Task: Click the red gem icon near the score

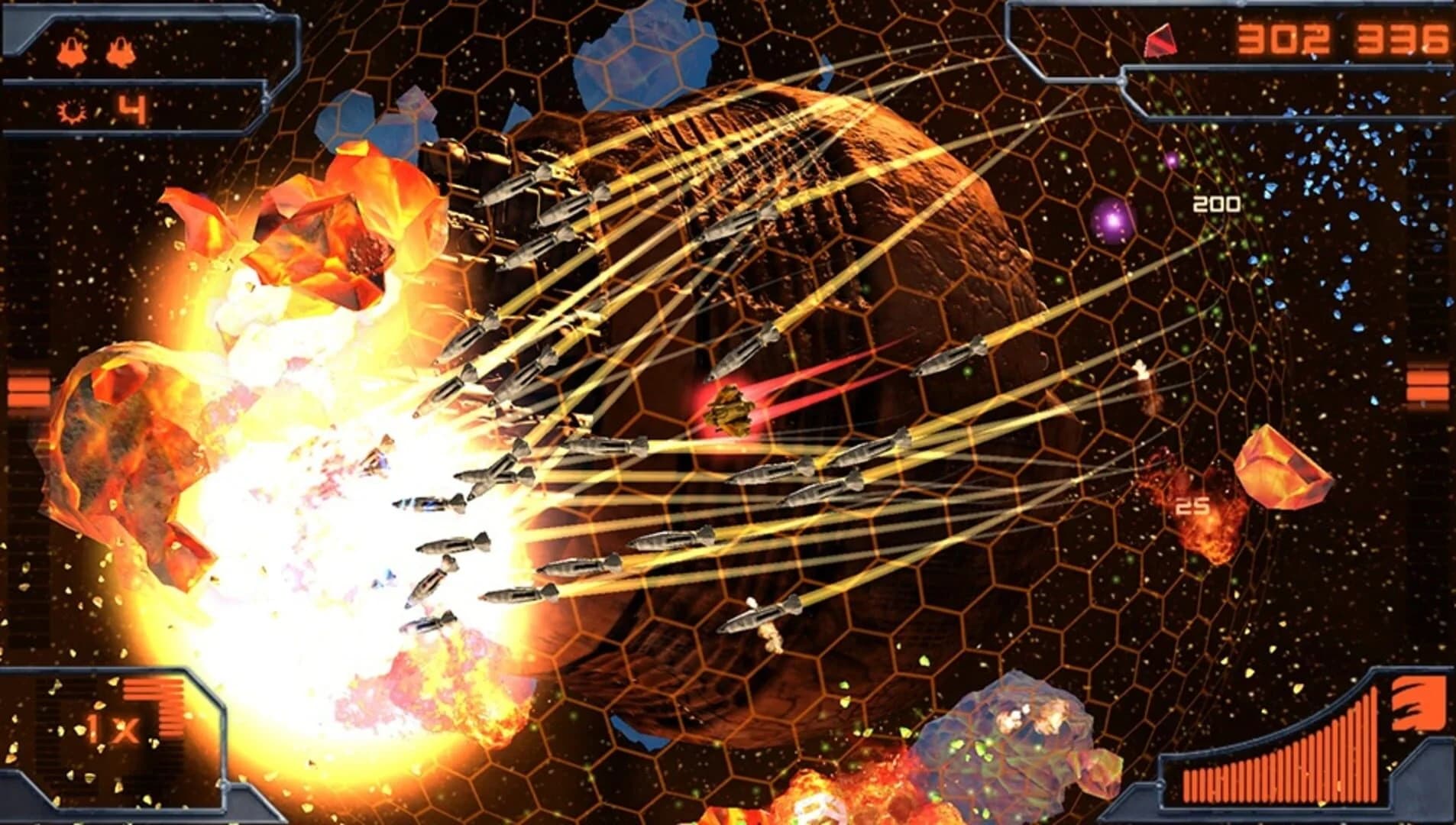Action: tap(1158, 39)
